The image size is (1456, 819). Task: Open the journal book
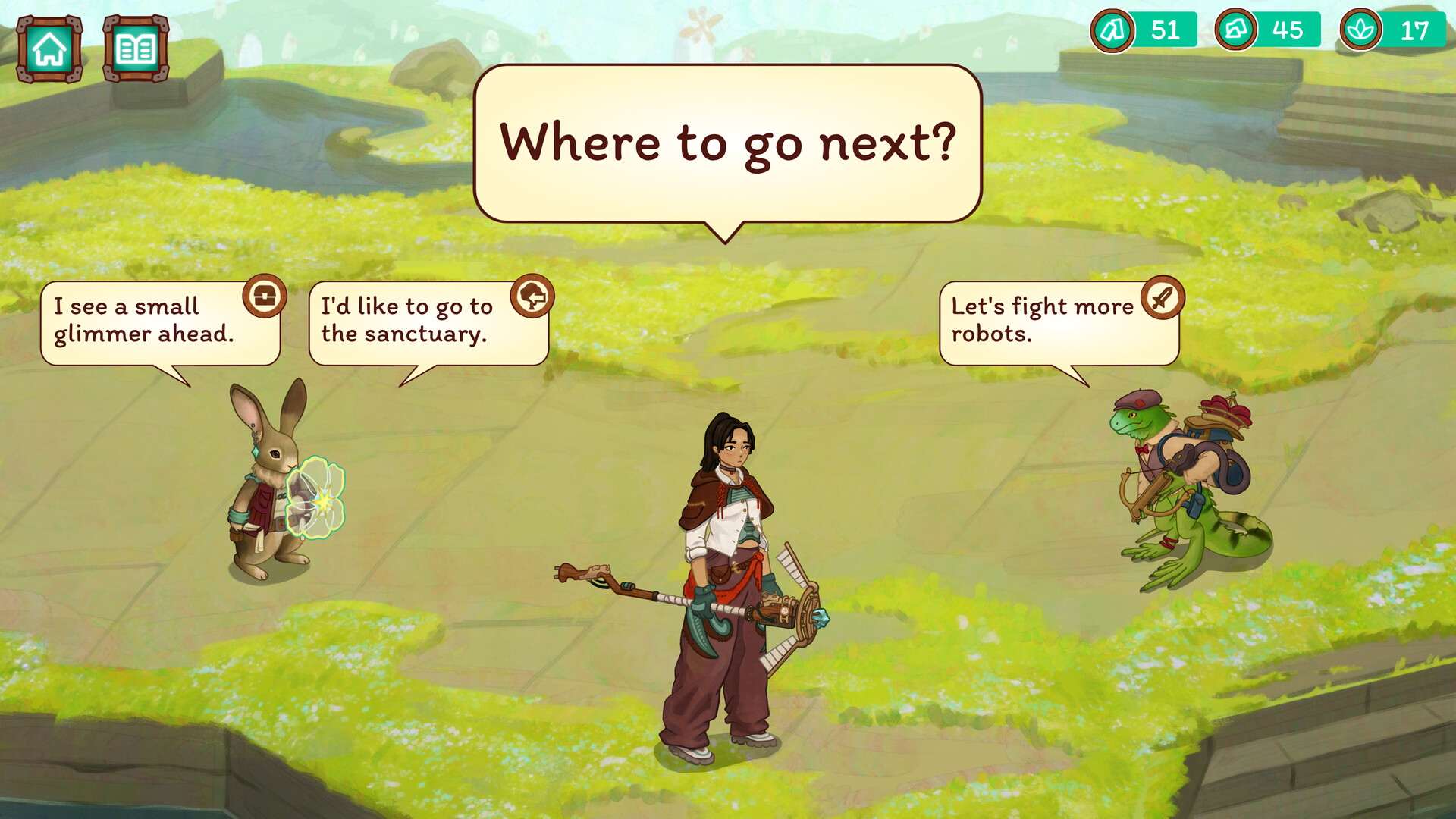point(136,50)
